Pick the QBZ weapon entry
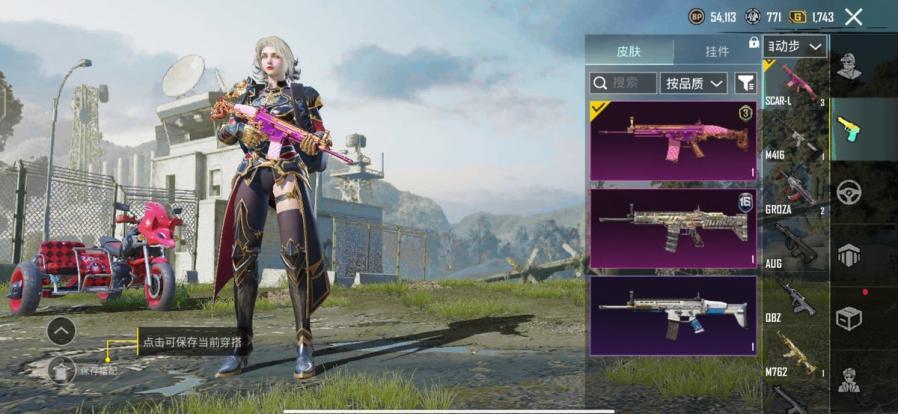The height and width of the screenshot is (414, 900). click(x=796, y=296)
